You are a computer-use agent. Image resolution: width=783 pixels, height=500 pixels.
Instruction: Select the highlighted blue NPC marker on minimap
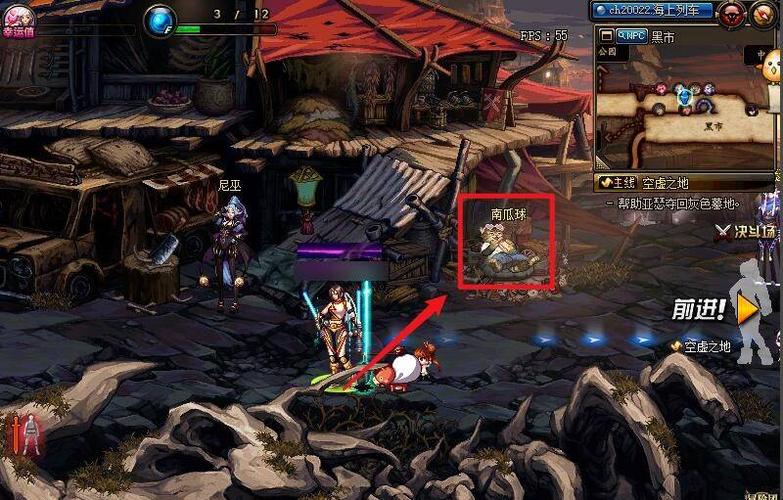click(x=685, y=97)
